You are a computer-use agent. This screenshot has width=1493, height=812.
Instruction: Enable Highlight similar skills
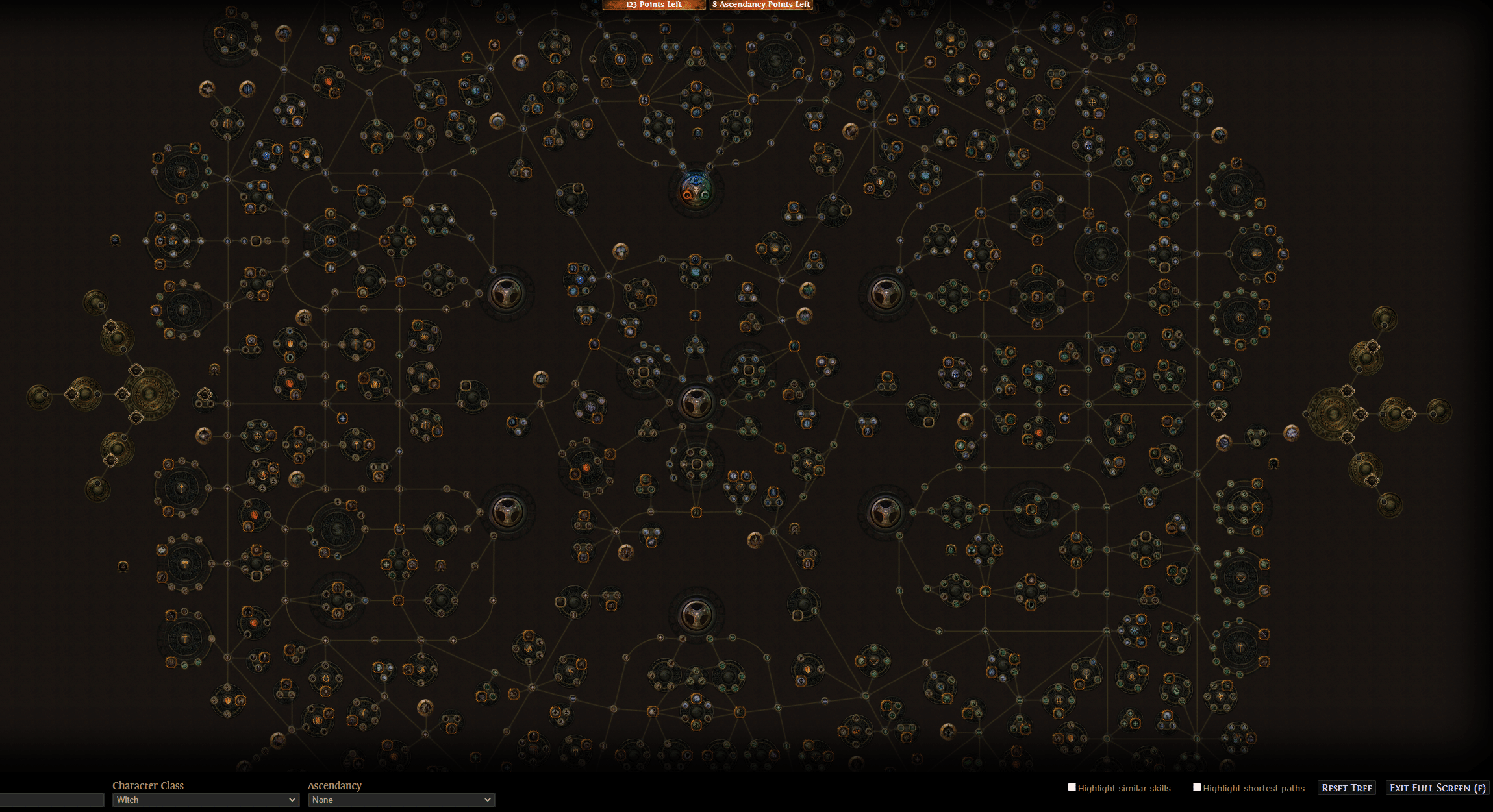pyautogui.click(x=1072, y=787)
